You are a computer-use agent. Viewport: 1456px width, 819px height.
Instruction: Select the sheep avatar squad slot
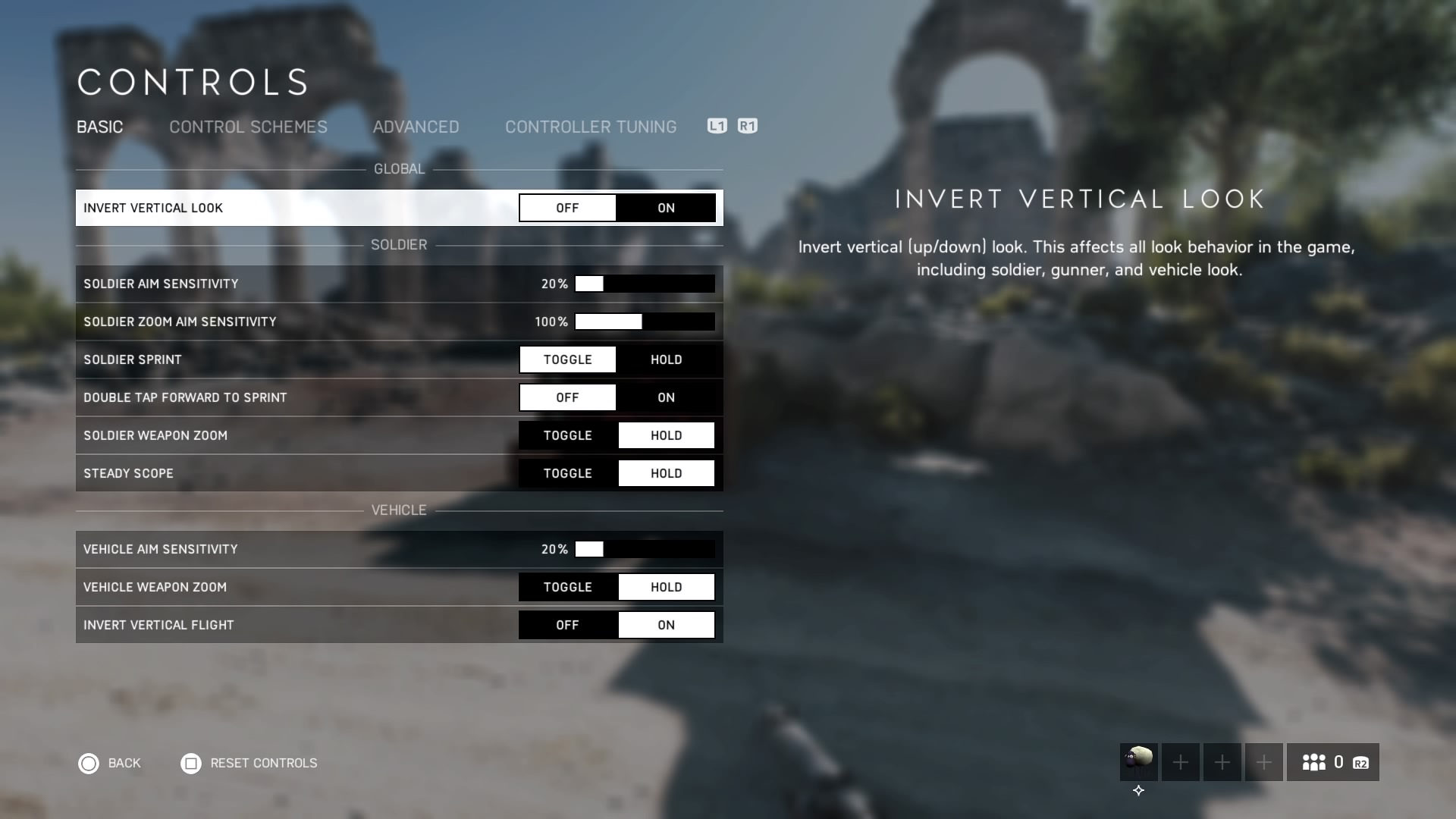click(1138, 761)
